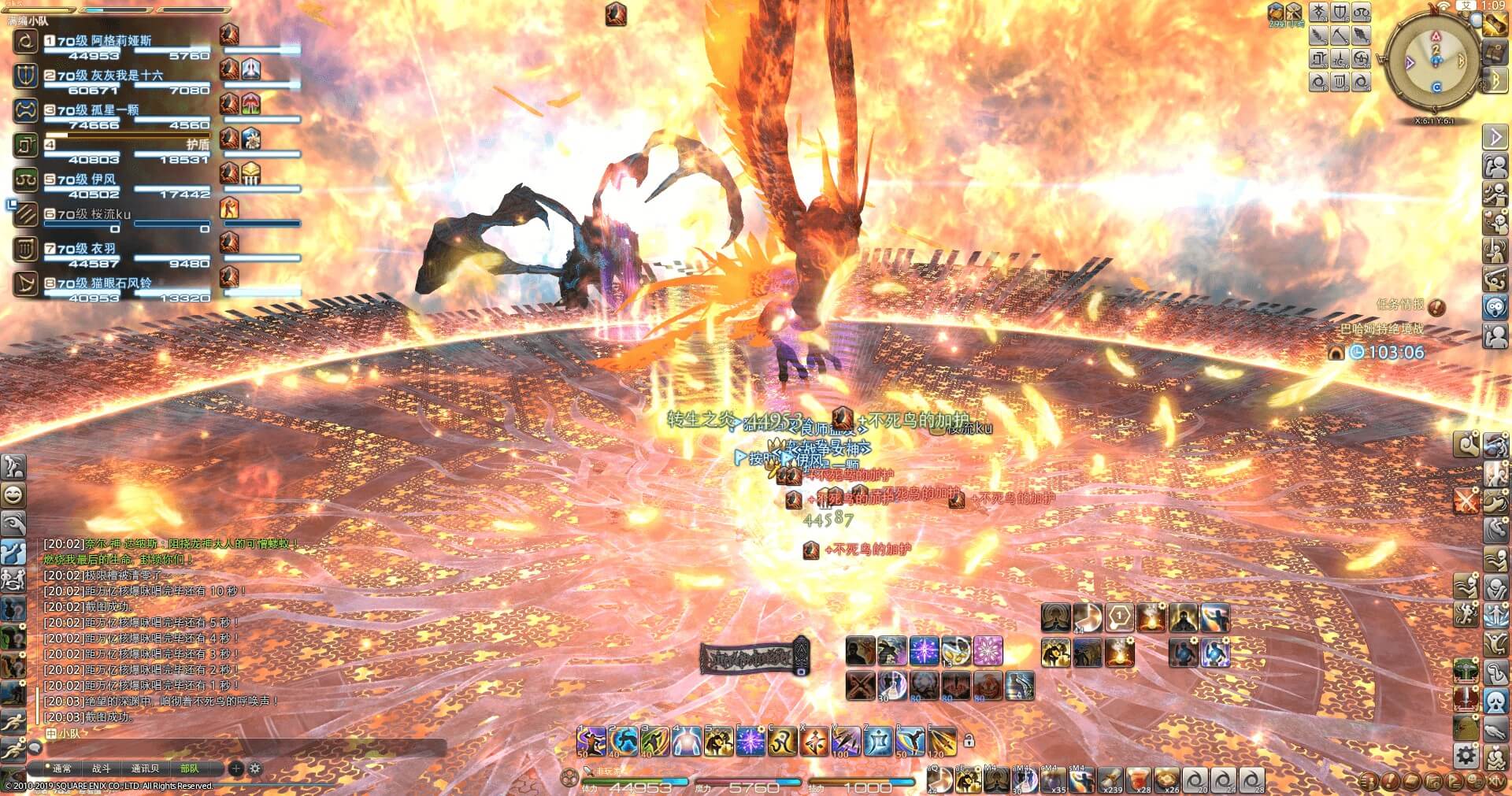Add a new chat tab with plus button
1512x796 pixels.
tap(235, 768)
